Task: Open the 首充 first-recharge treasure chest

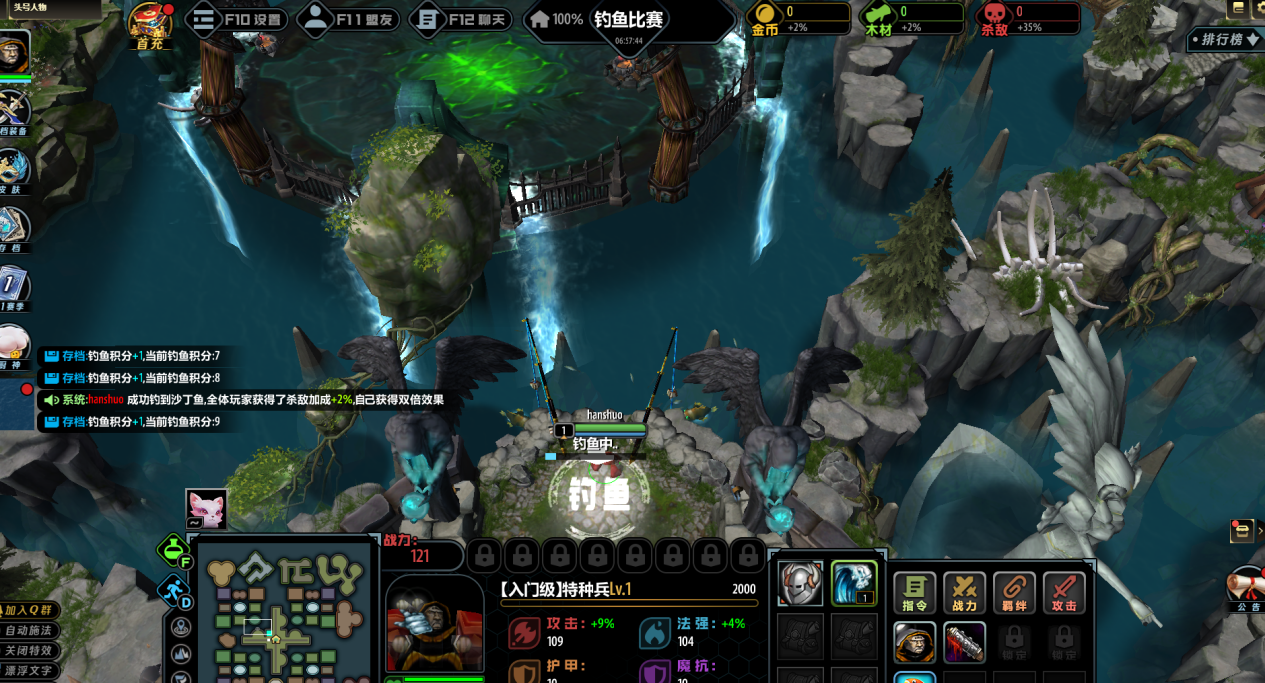Action: (x=150, y=24)
